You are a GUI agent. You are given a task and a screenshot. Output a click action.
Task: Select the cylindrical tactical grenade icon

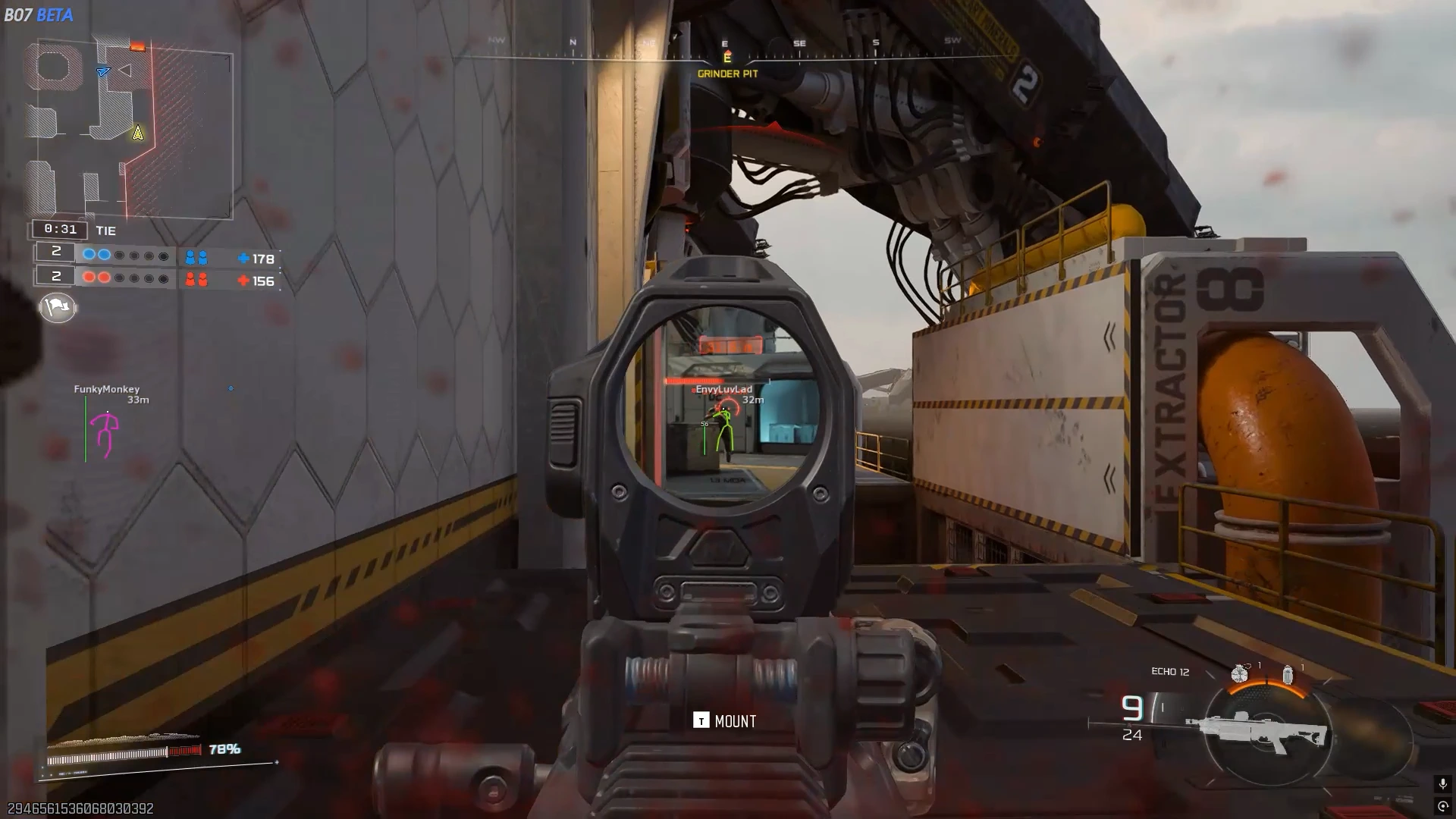(x=1287, y=674)
